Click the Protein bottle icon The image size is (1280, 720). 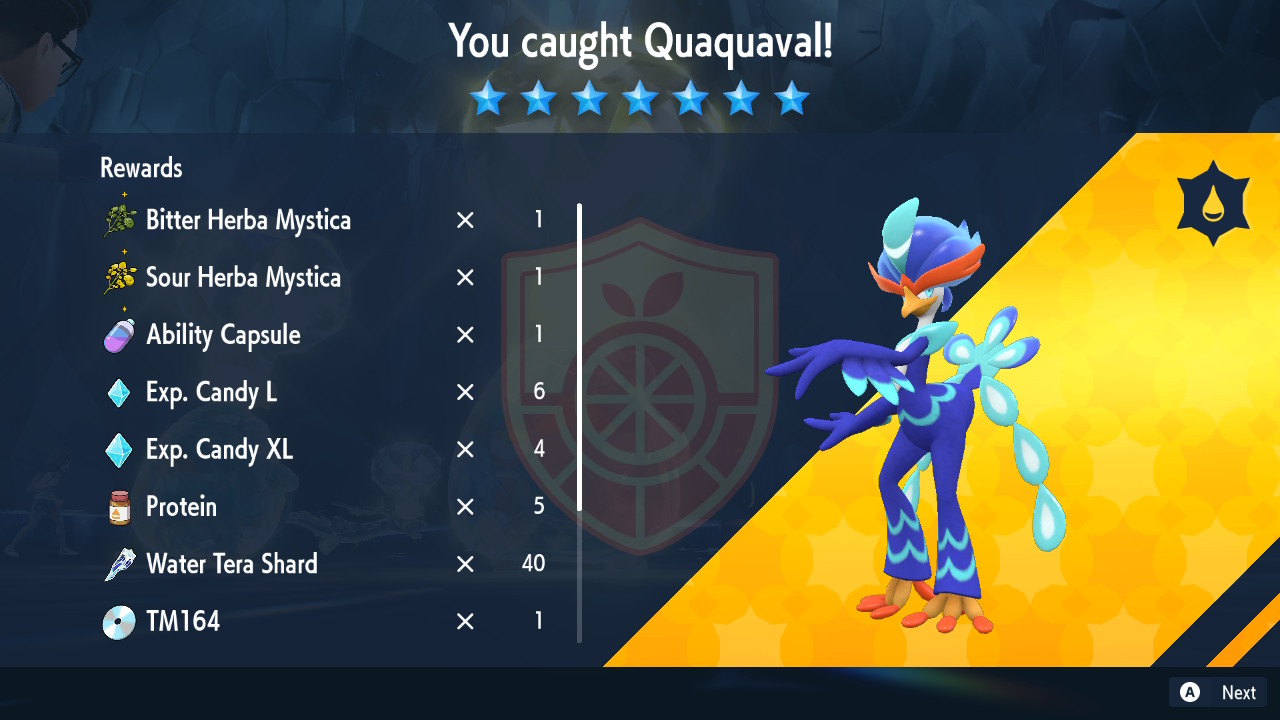tap(119, 507)
